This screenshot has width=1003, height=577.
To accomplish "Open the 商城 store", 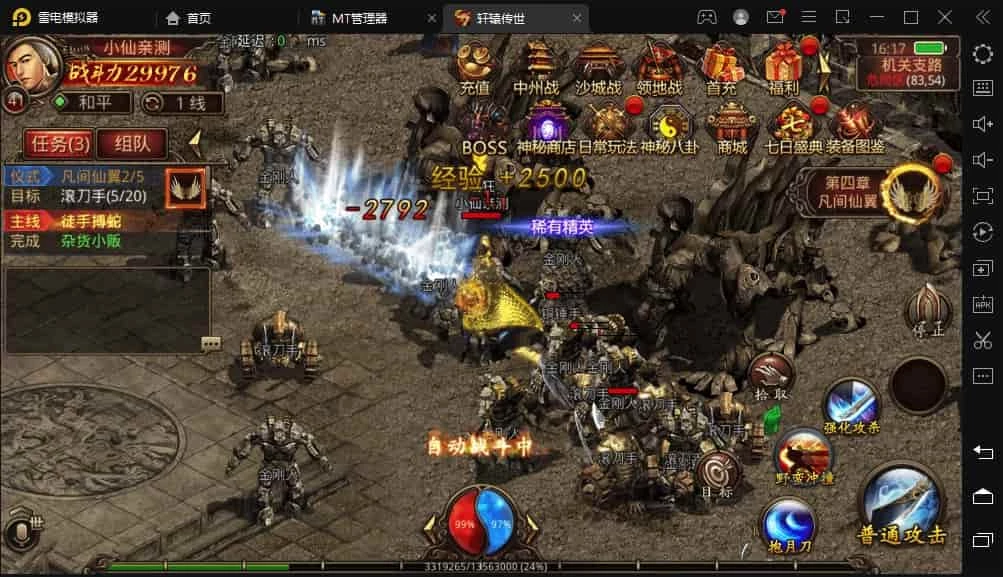I will pos(731,128).
